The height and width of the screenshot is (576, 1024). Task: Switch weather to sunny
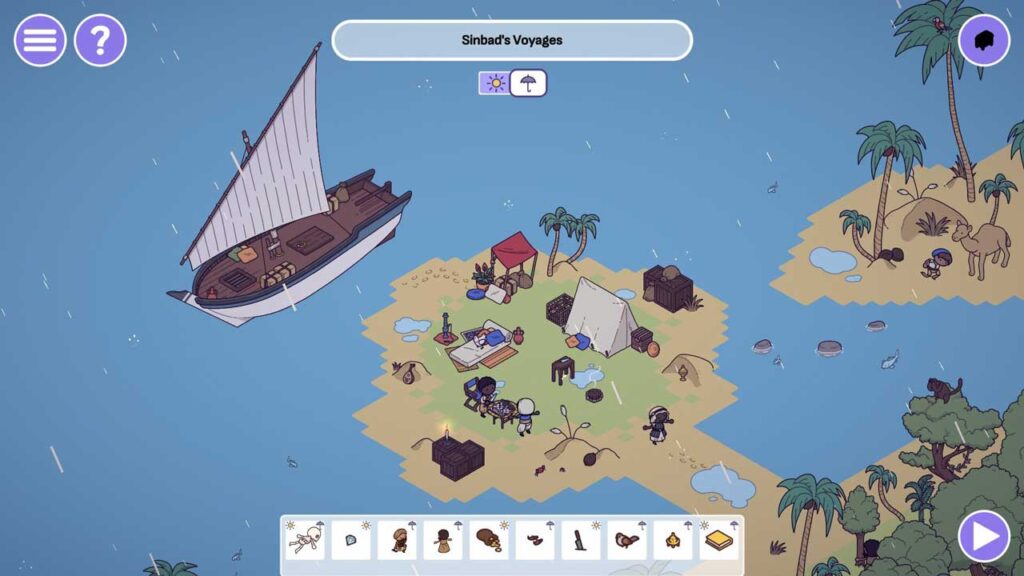[x=494, y=83]
